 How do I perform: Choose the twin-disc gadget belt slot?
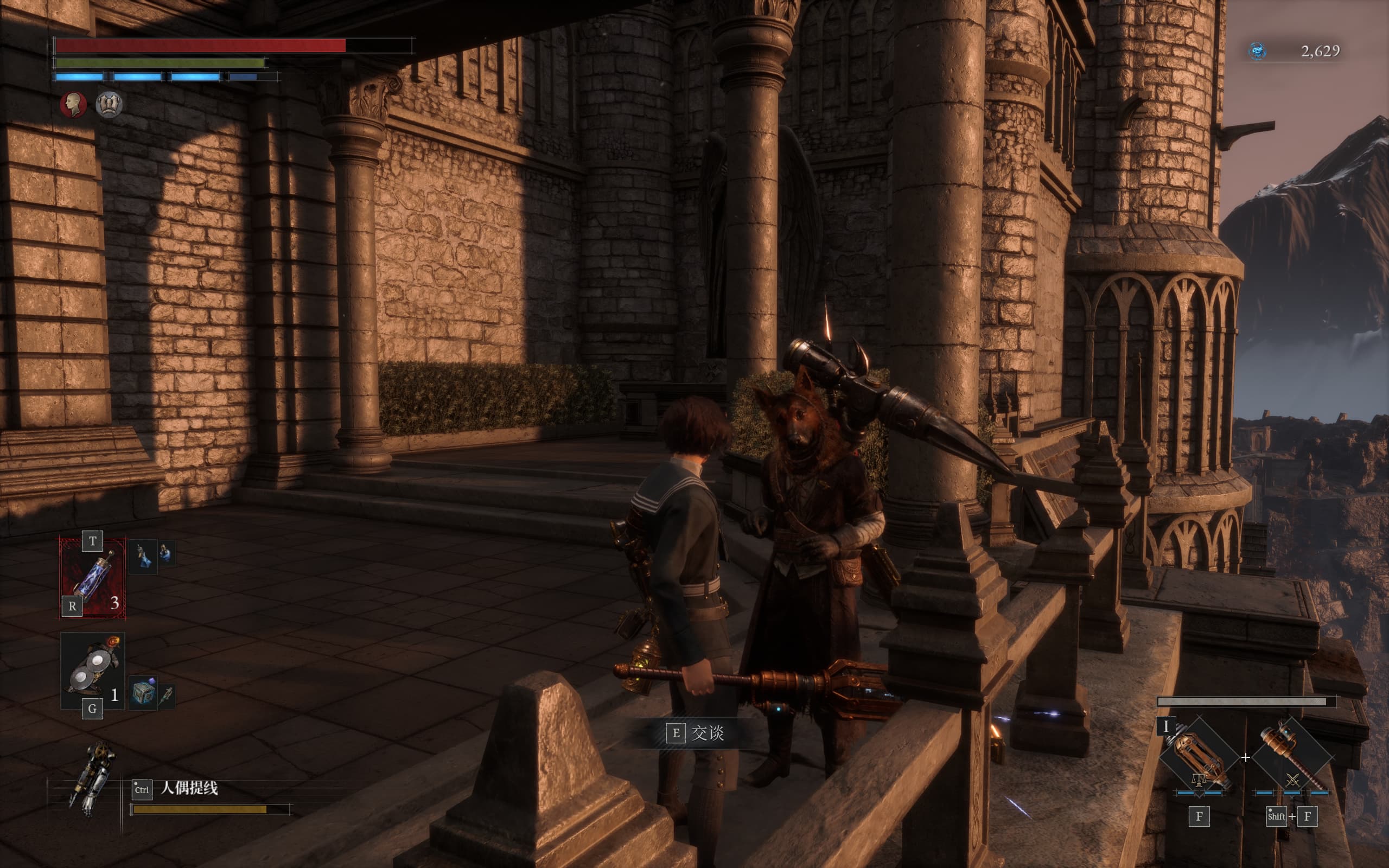[x=92, y=671]
